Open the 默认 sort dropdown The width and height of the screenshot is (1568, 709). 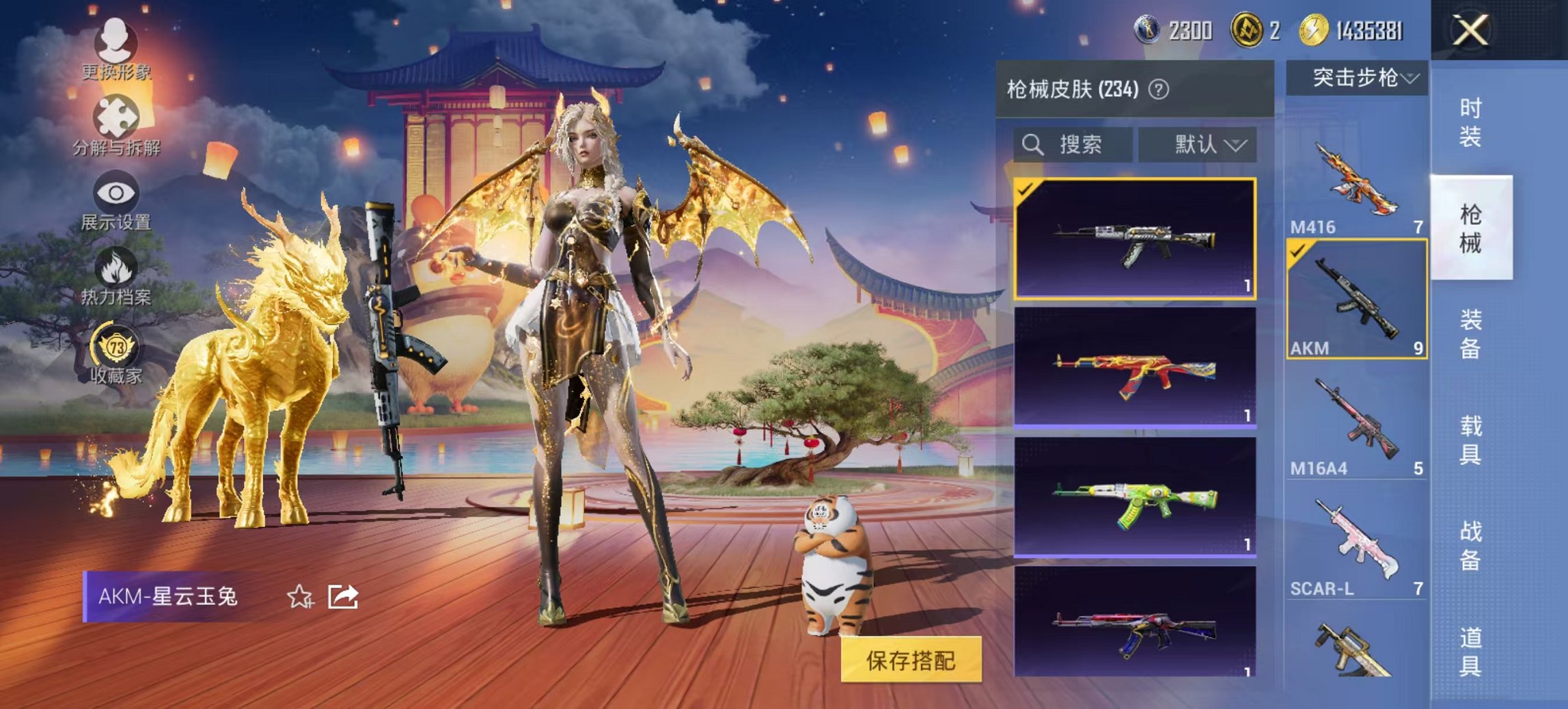(1197, 145)
